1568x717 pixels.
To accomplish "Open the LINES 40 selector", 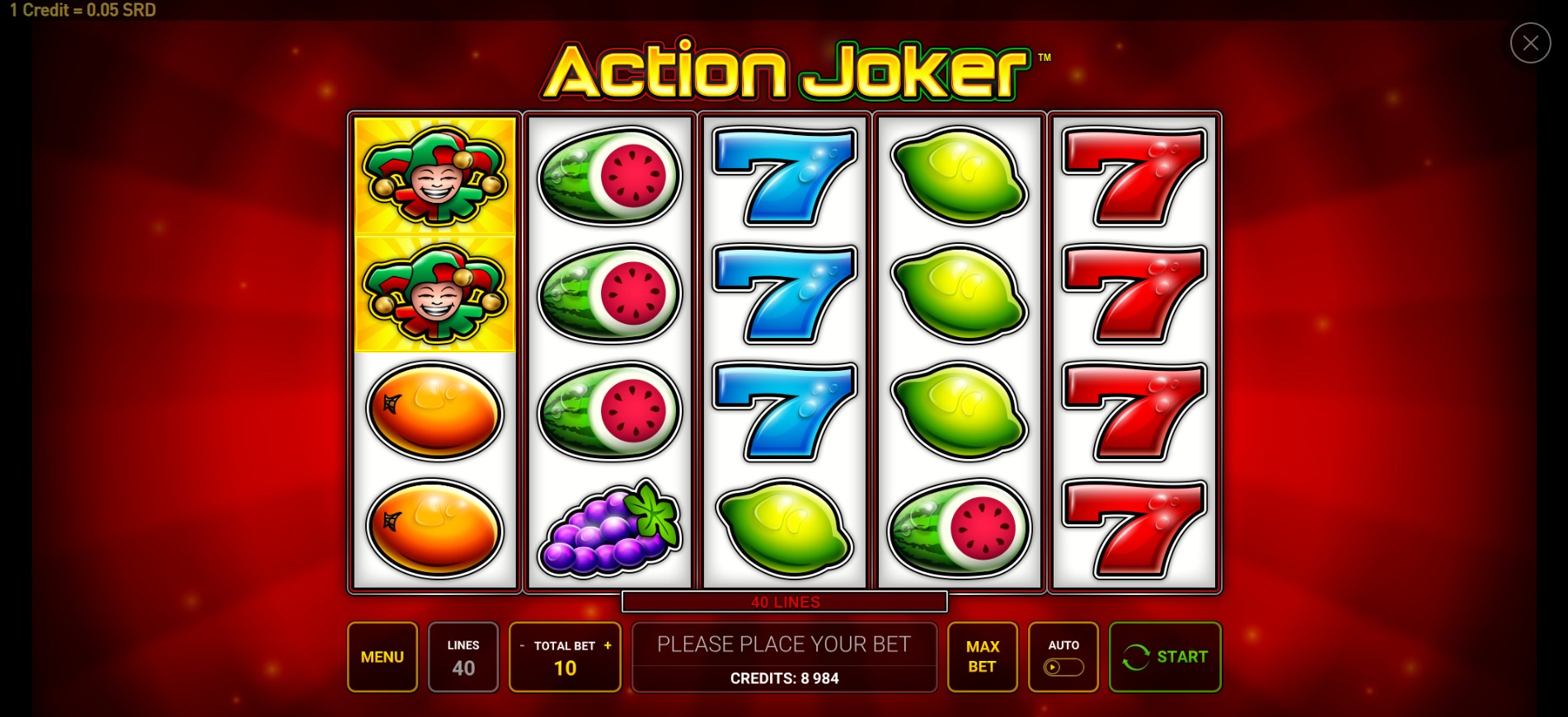I will click(463, 657).
